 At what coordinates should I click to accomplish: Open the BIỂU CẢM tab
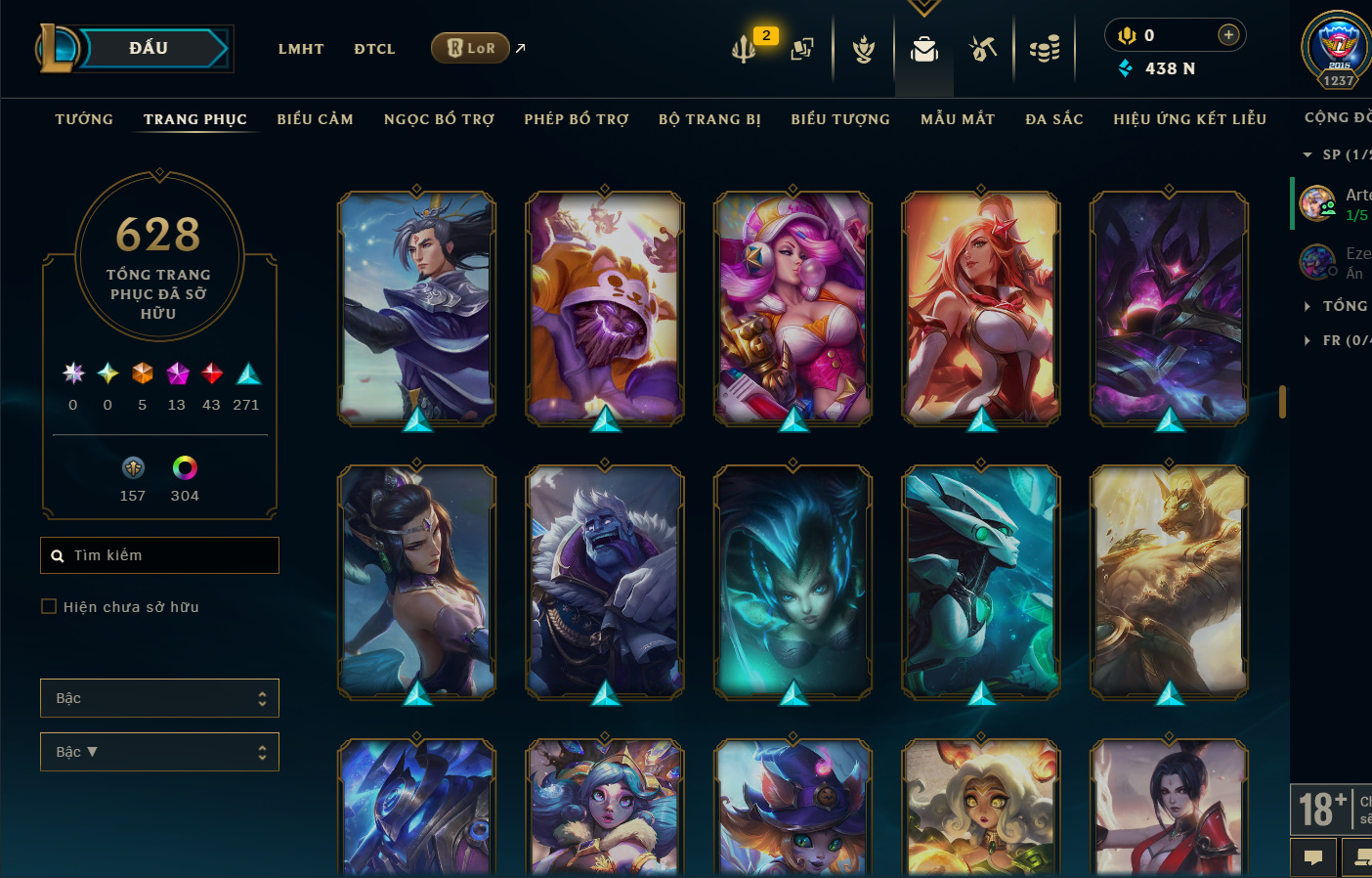[315, 119]
